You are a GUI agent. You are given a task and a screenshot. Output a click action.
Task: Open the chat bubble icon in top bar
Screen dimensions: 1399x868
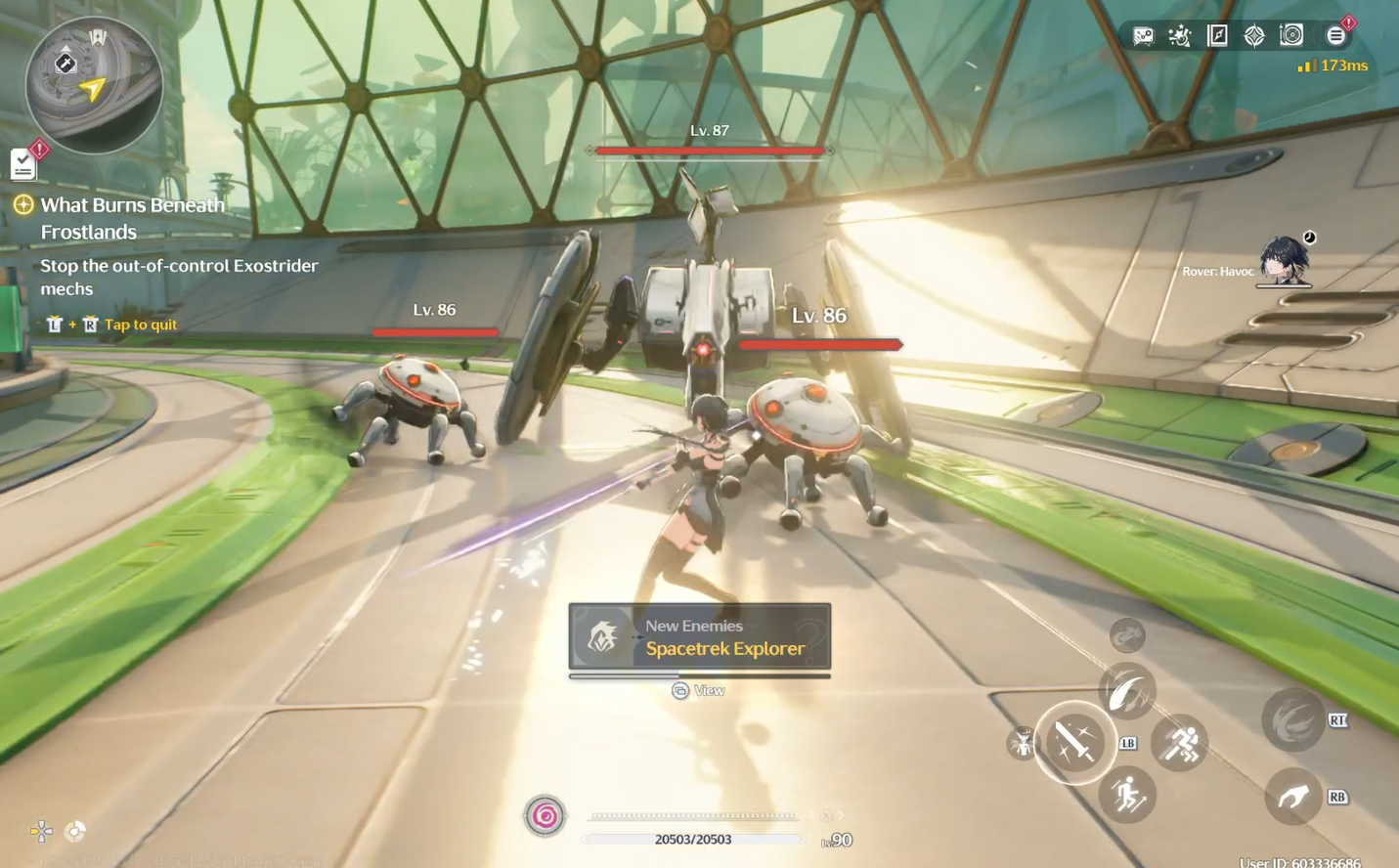(1143, 36)
